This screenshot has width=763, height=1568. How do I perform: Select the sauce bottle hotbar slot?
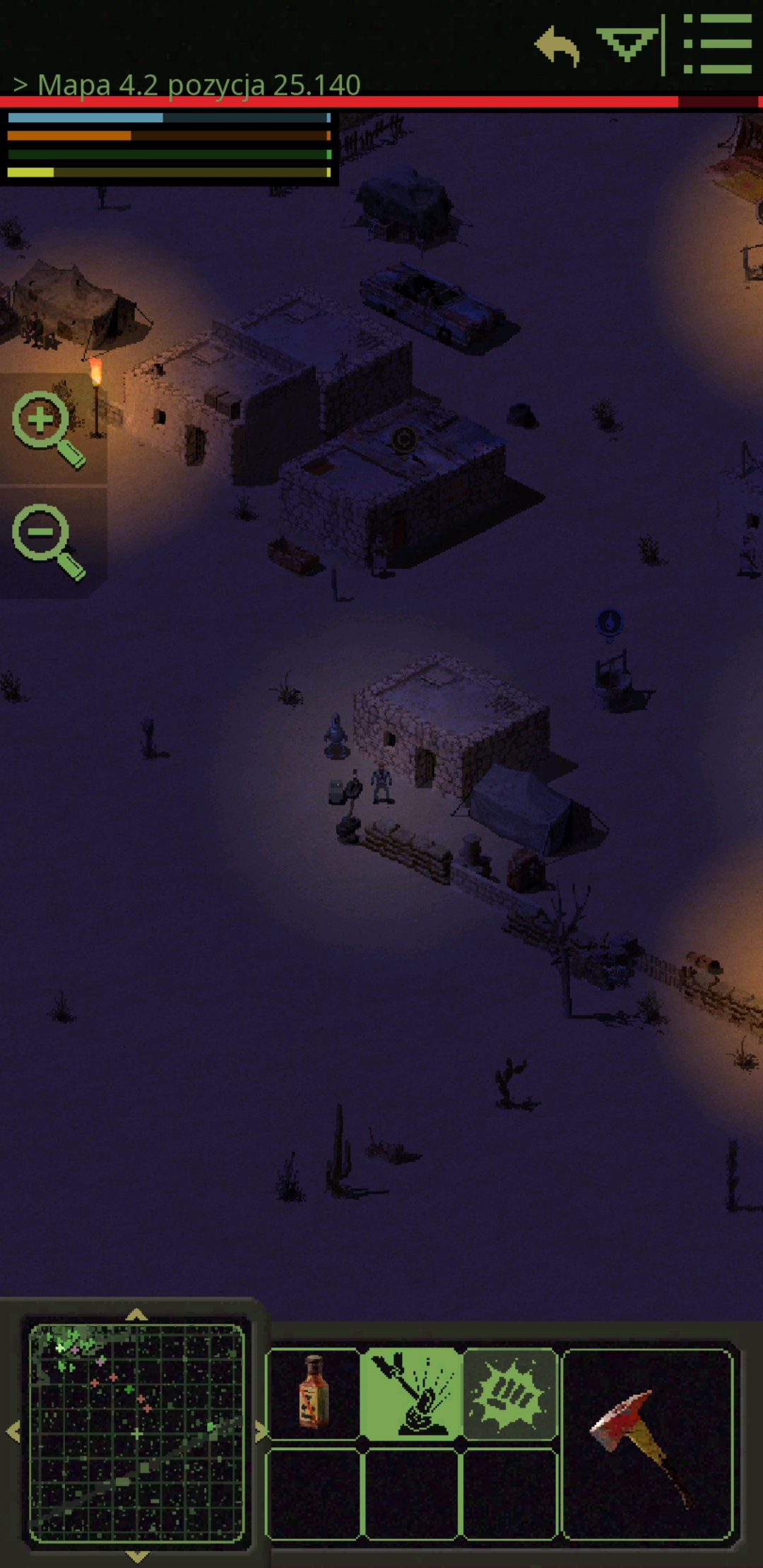[314, 1393]
